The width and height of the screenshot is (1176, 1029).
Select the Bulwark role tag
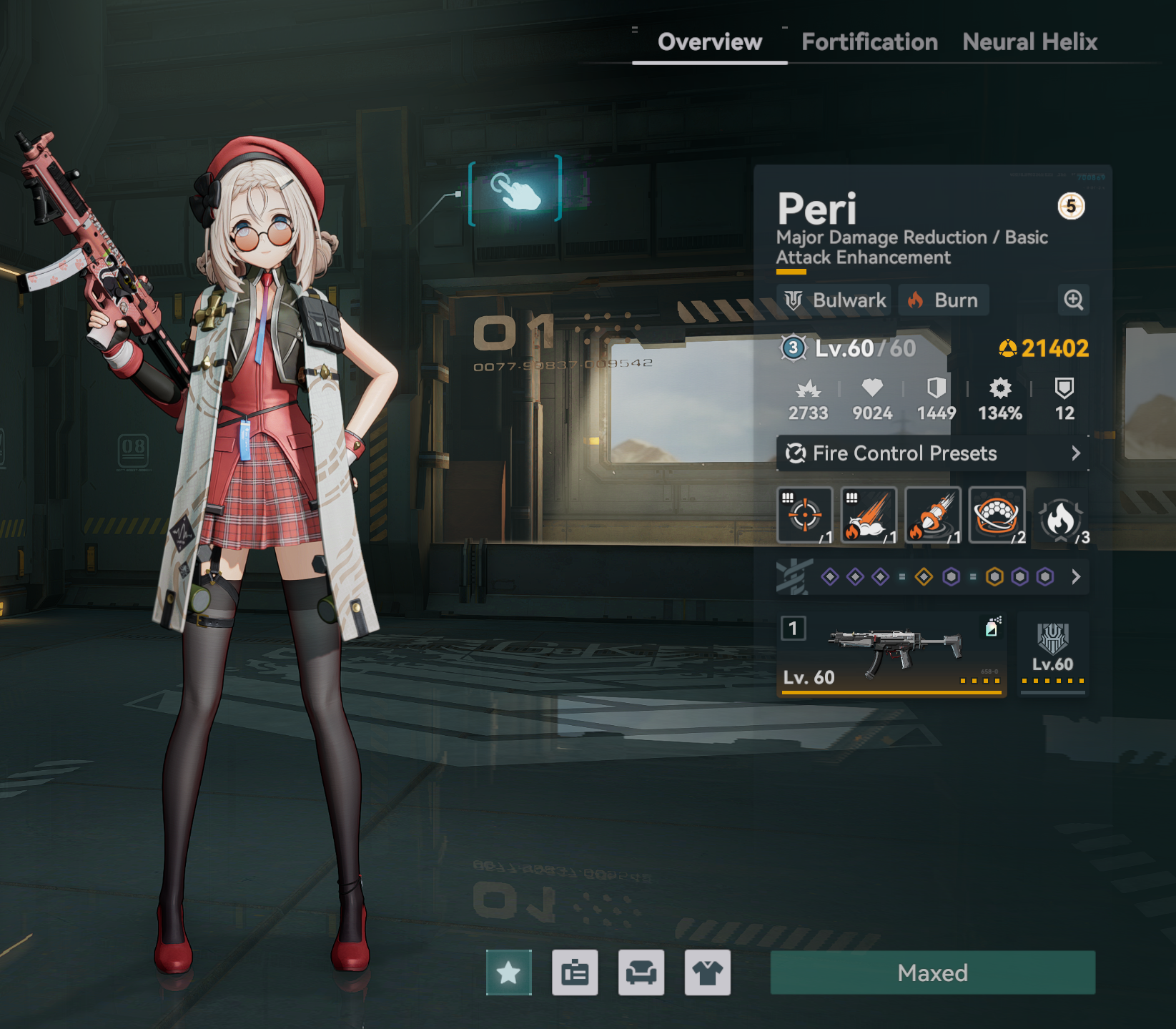pyautogui.click(x=835, y=300)
